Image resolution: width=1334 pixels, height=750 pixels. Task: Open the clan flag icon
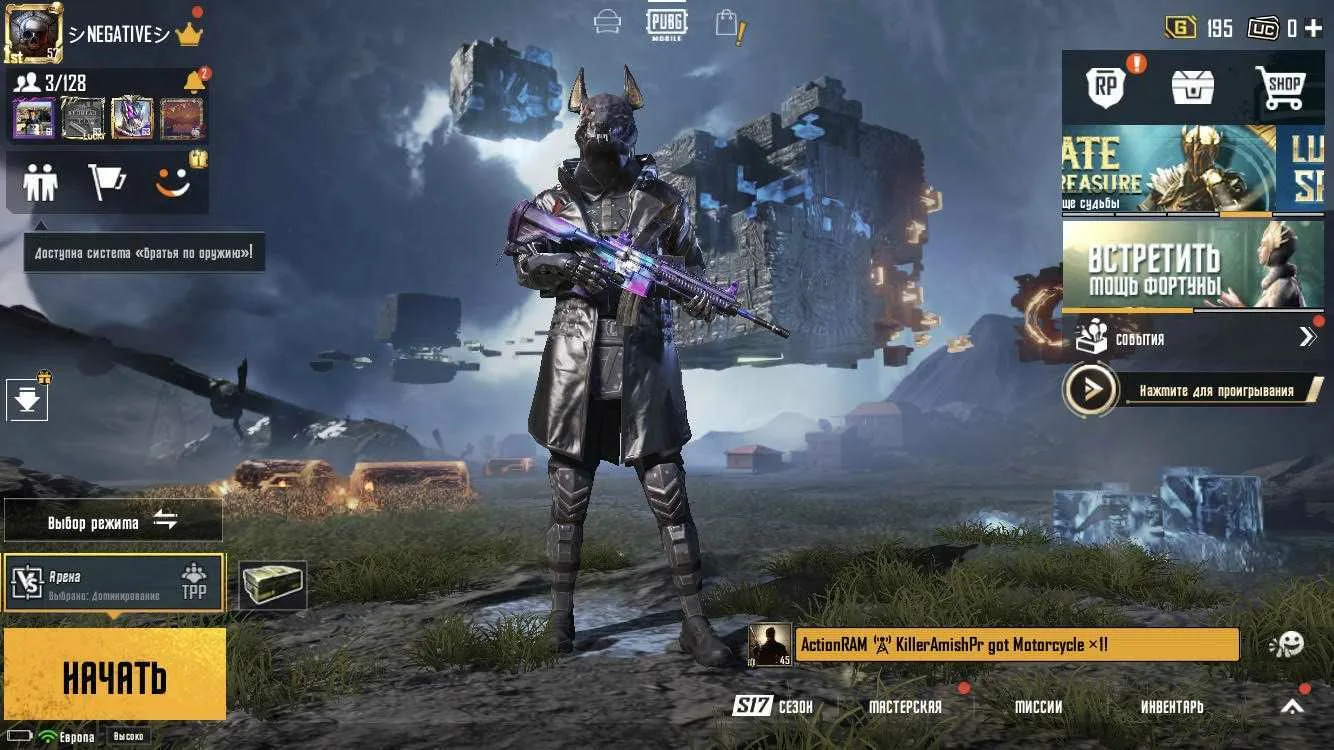[107, 183]
